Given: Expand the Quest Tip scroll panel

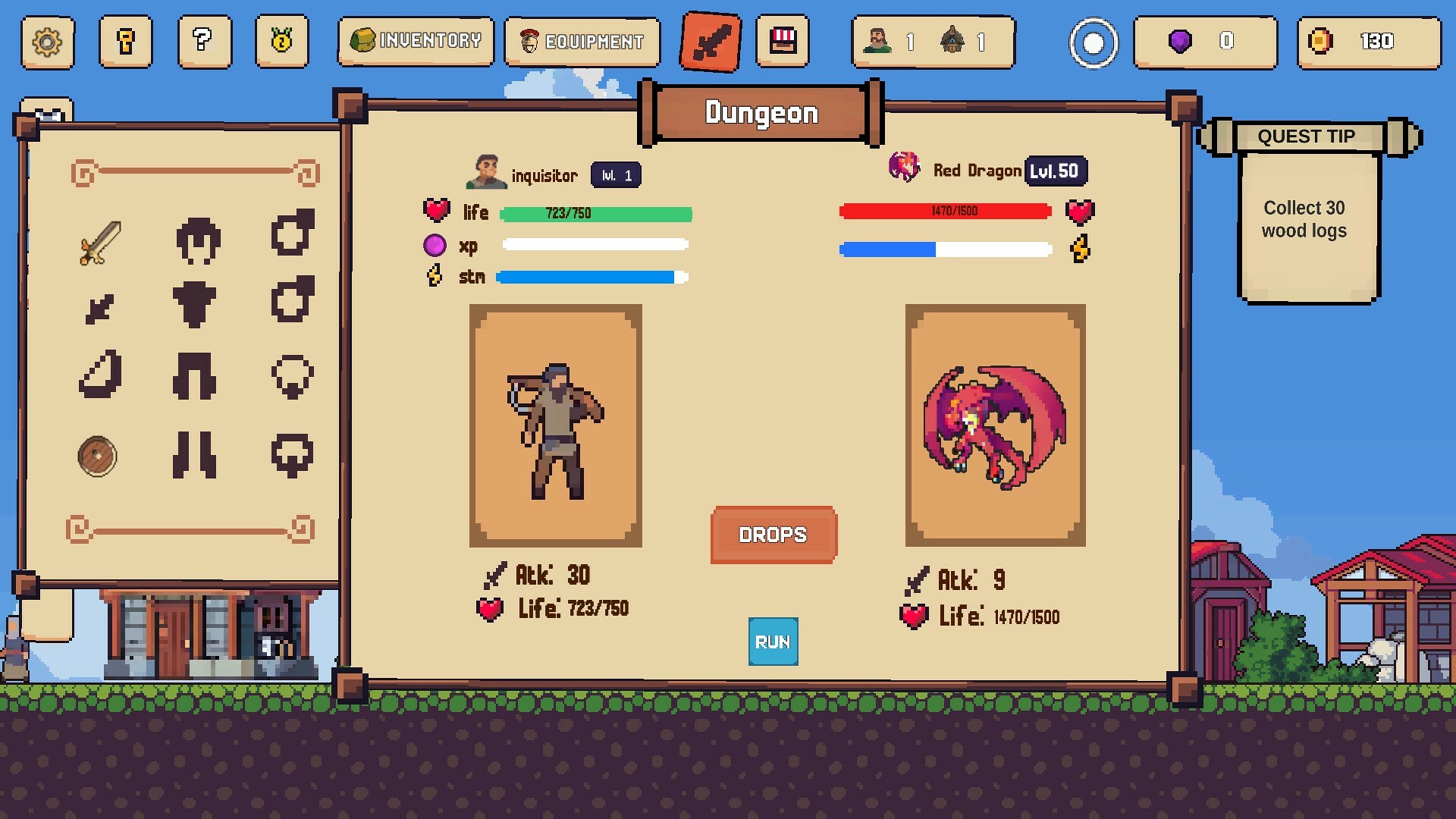Looking at the screenshot, I should tap(1306, 136).
